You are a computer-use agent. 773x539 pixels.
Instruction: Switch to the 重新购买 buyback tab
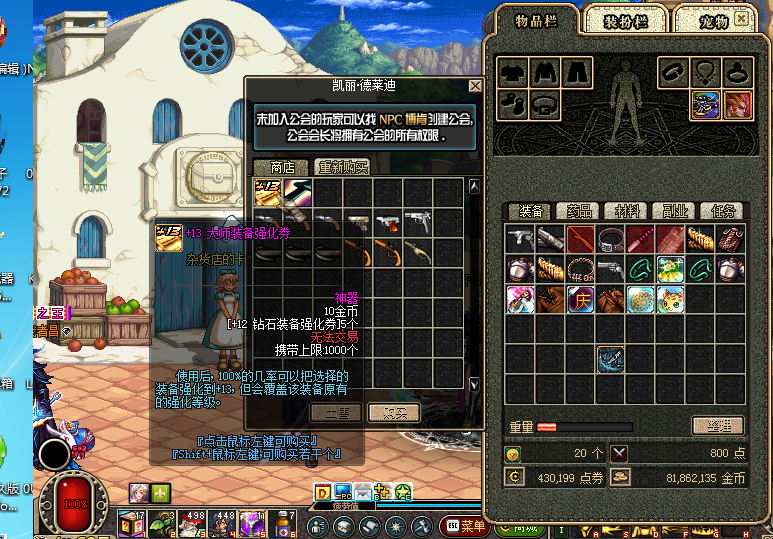pos(342,167)
